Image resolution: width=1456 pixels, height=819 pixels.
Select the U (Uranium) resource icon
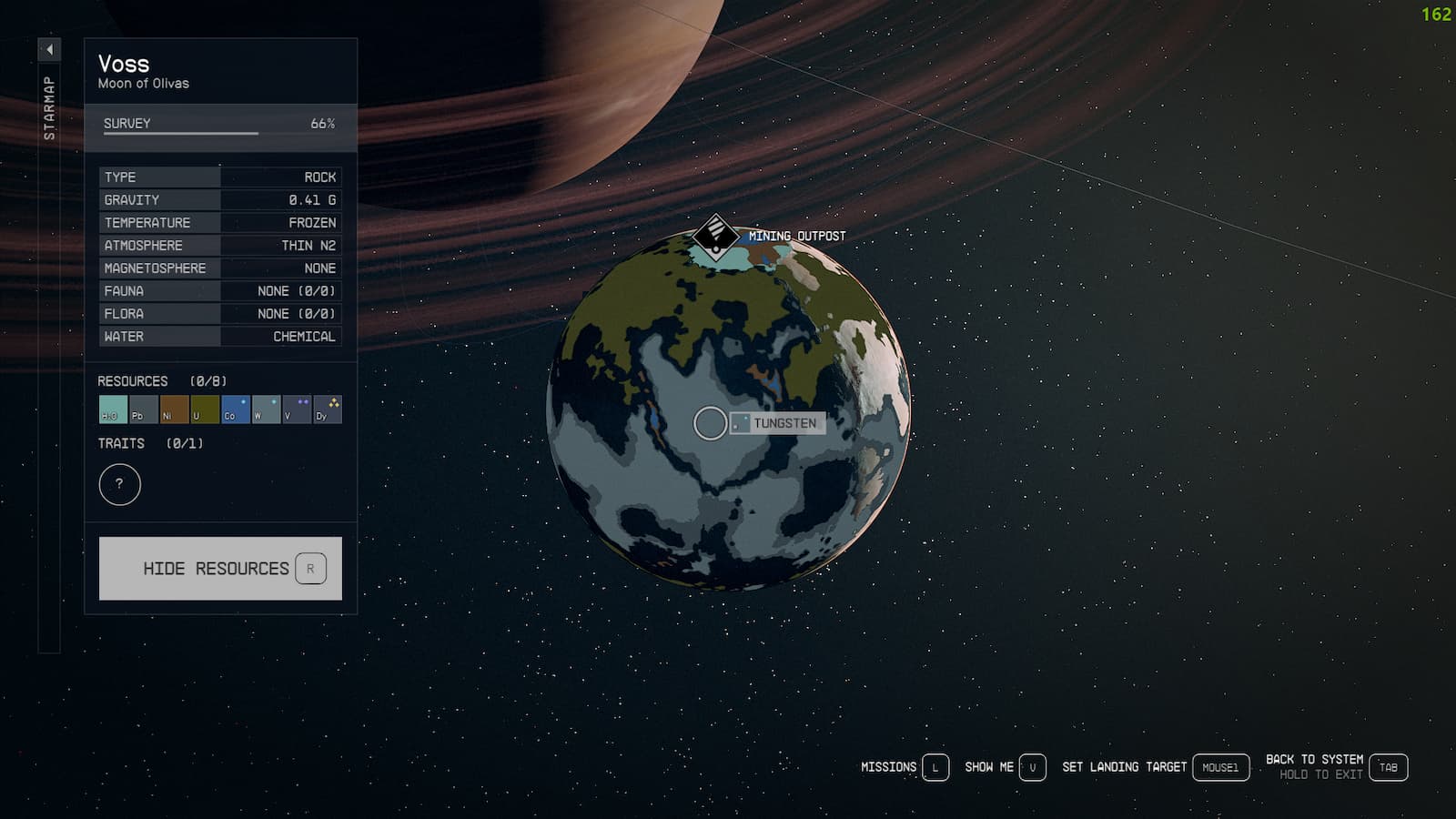204,409
